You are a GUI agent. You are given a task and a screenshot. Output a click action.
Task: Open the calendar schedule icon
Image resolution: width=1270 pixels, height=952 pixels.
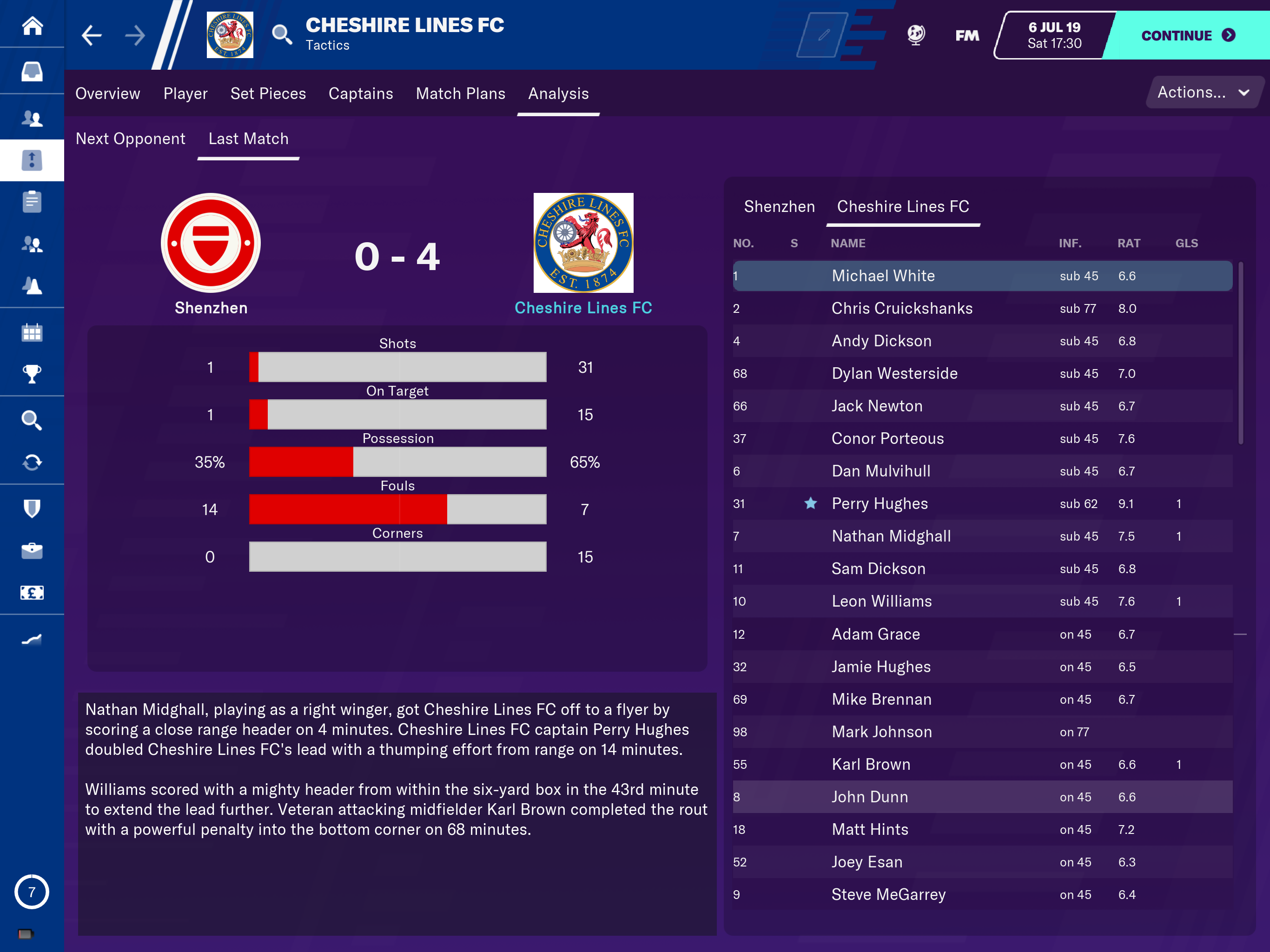pos(32,332)
